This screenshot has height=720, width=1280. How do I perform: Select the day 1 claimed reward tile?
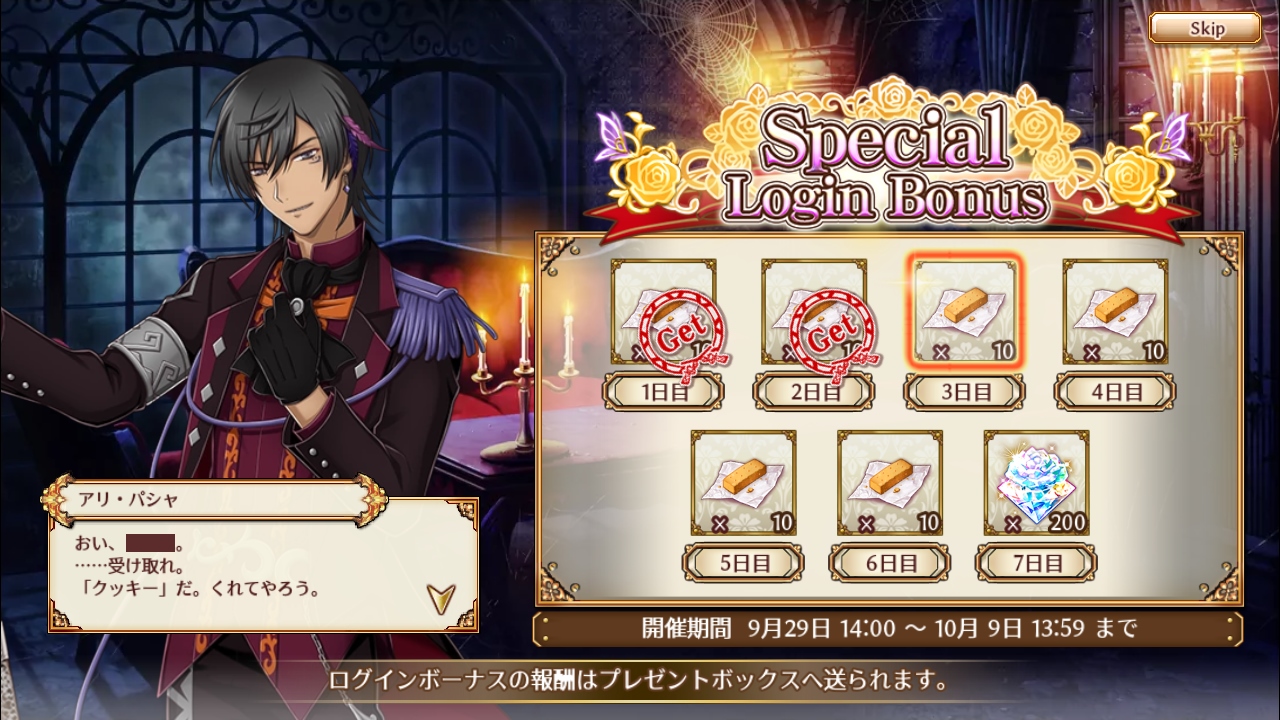664,312
